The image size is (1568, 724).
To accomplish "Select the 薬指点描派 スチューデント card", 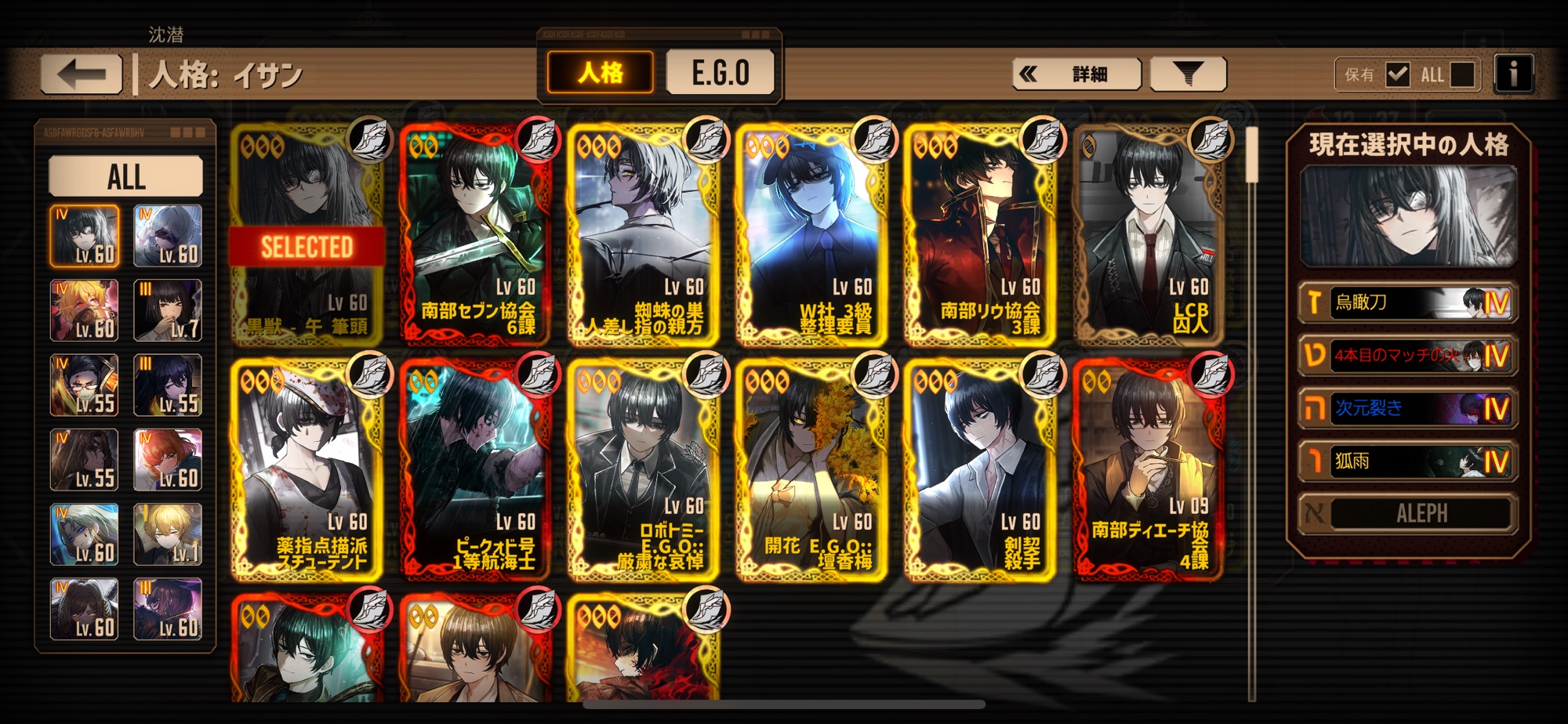I will pyautogui.click(x=307, y=470).
